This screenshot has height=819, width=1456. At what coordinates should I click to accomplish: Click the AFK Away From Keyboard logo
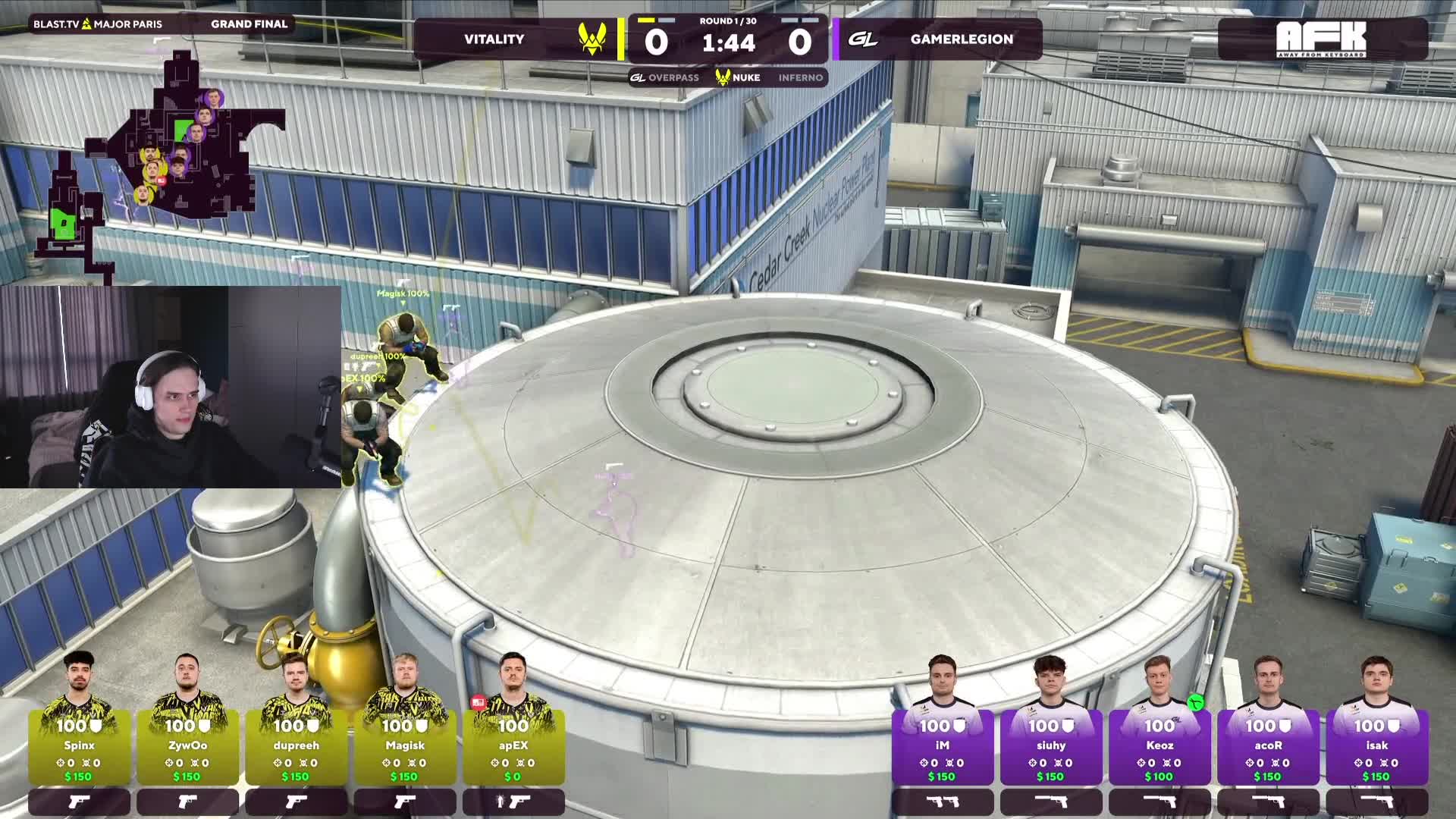[x=1321, y=39]
